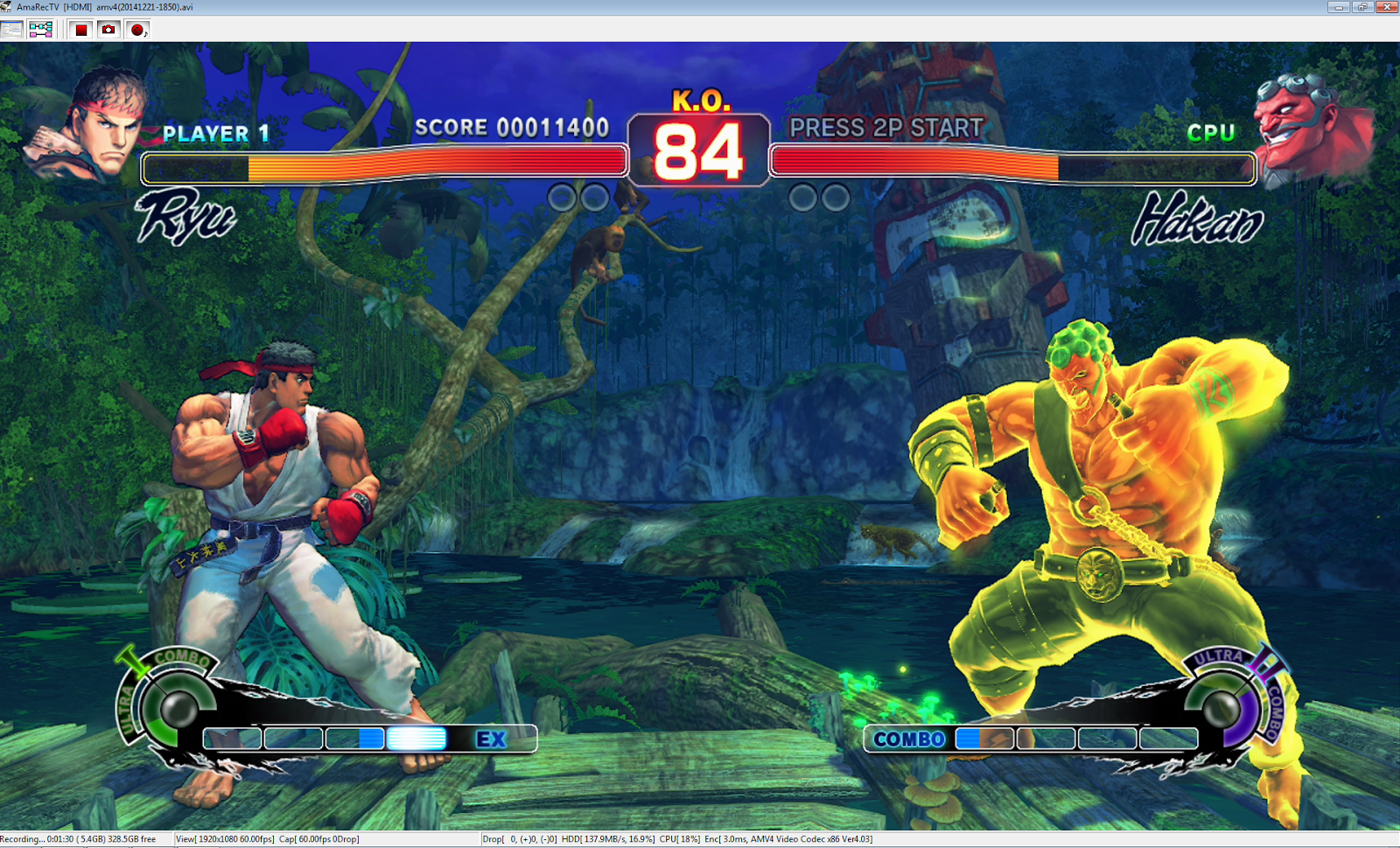Mute capture audio with the no-sound icon
1400x848 pixels.
click(x=137, y=29)
